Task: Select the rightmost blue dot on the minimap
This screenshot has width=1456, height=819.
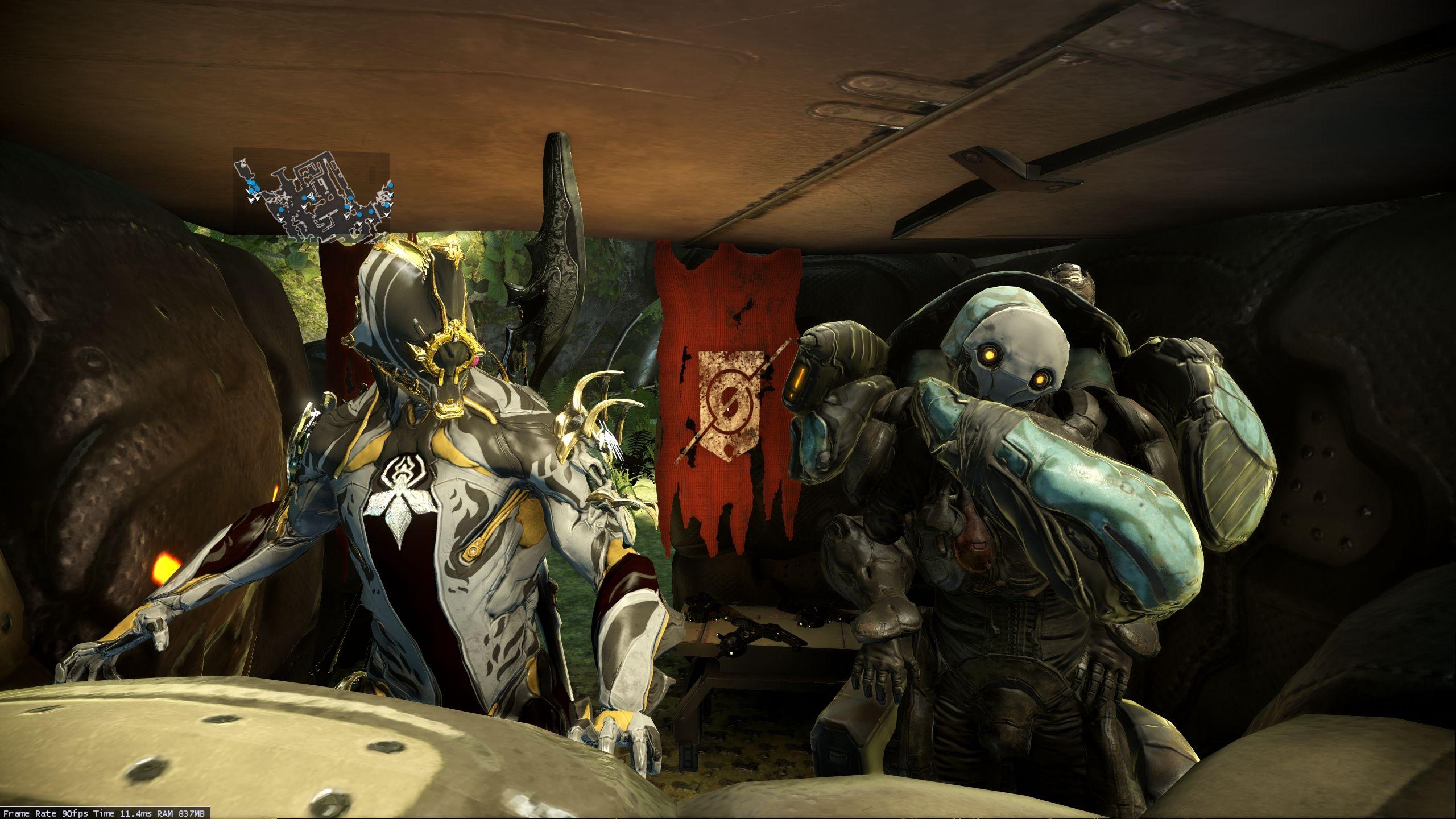Action: tap(391, 185)
